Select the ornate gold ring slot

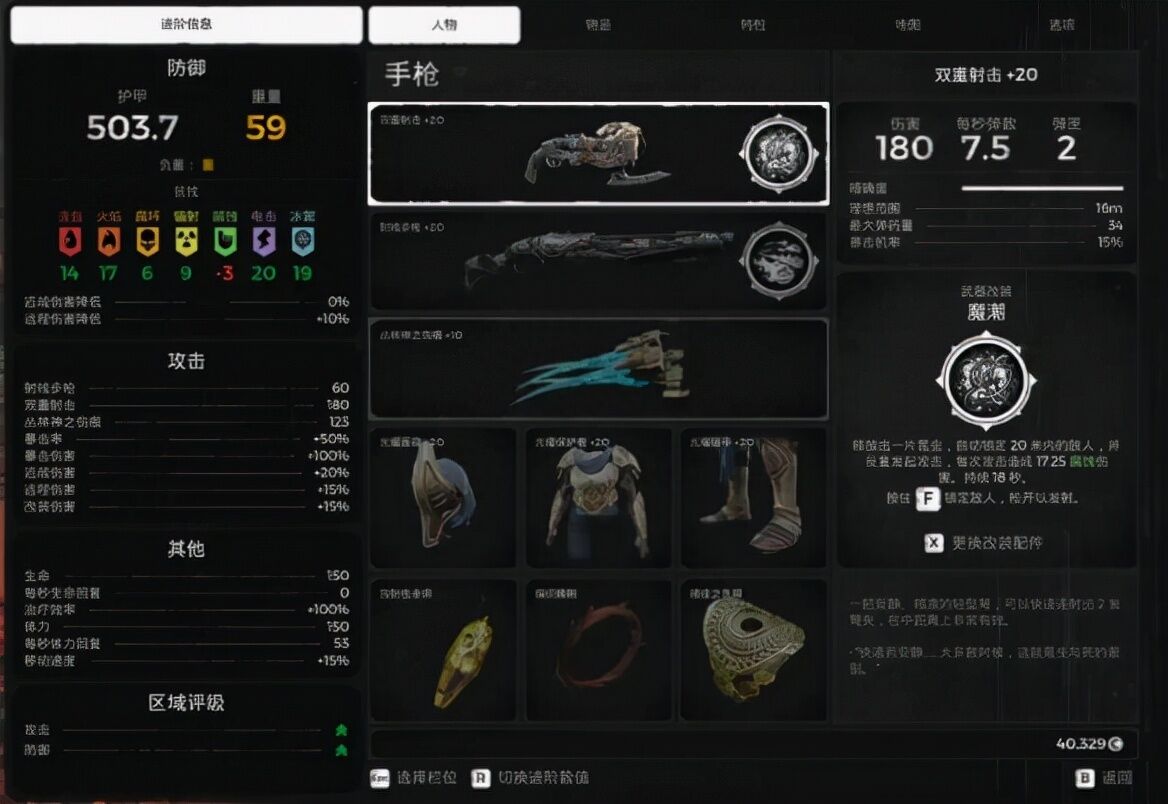point(753,650)
